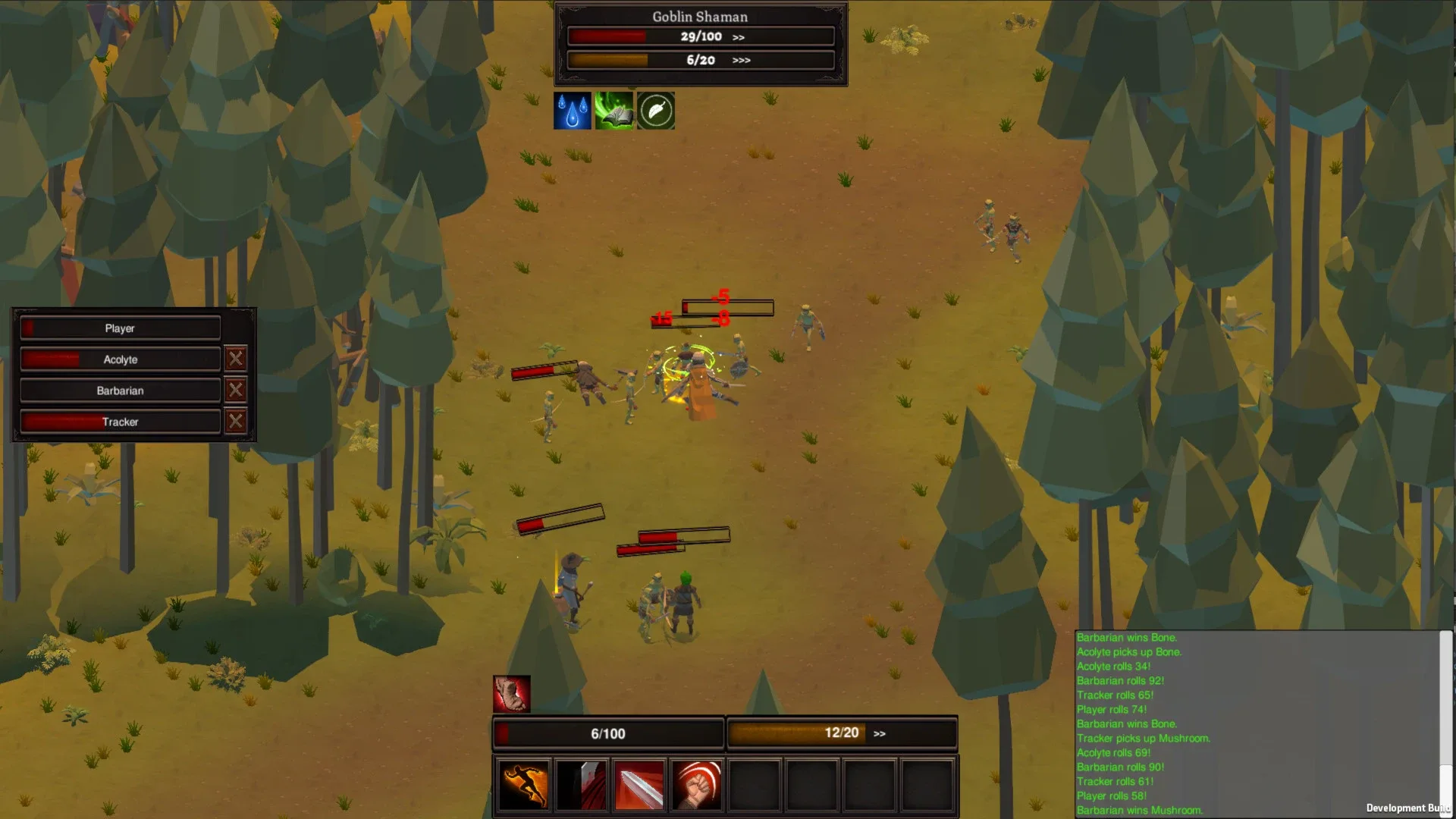Trigger the punch ability icon

tap(696, 785)
